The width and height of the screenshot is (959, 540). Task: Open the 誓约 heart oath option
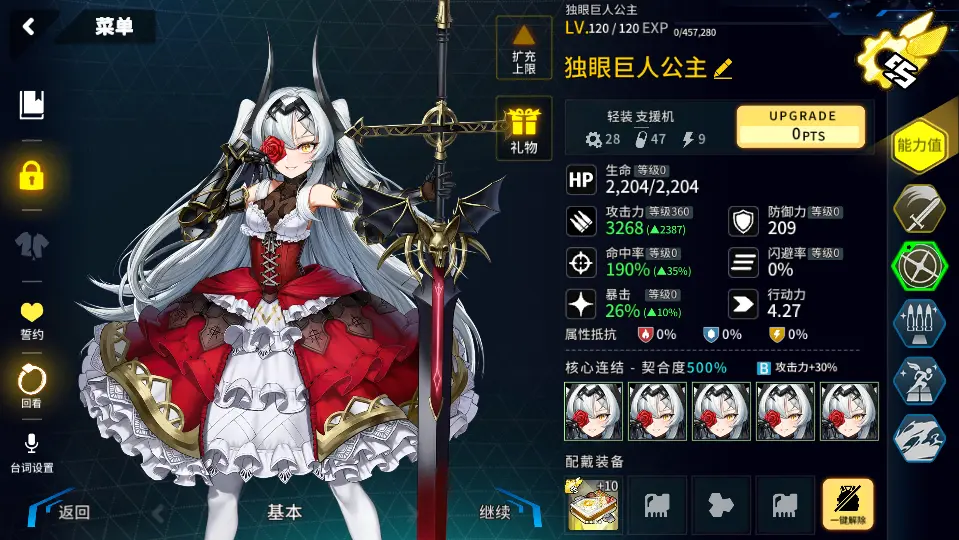pos(32,320)
